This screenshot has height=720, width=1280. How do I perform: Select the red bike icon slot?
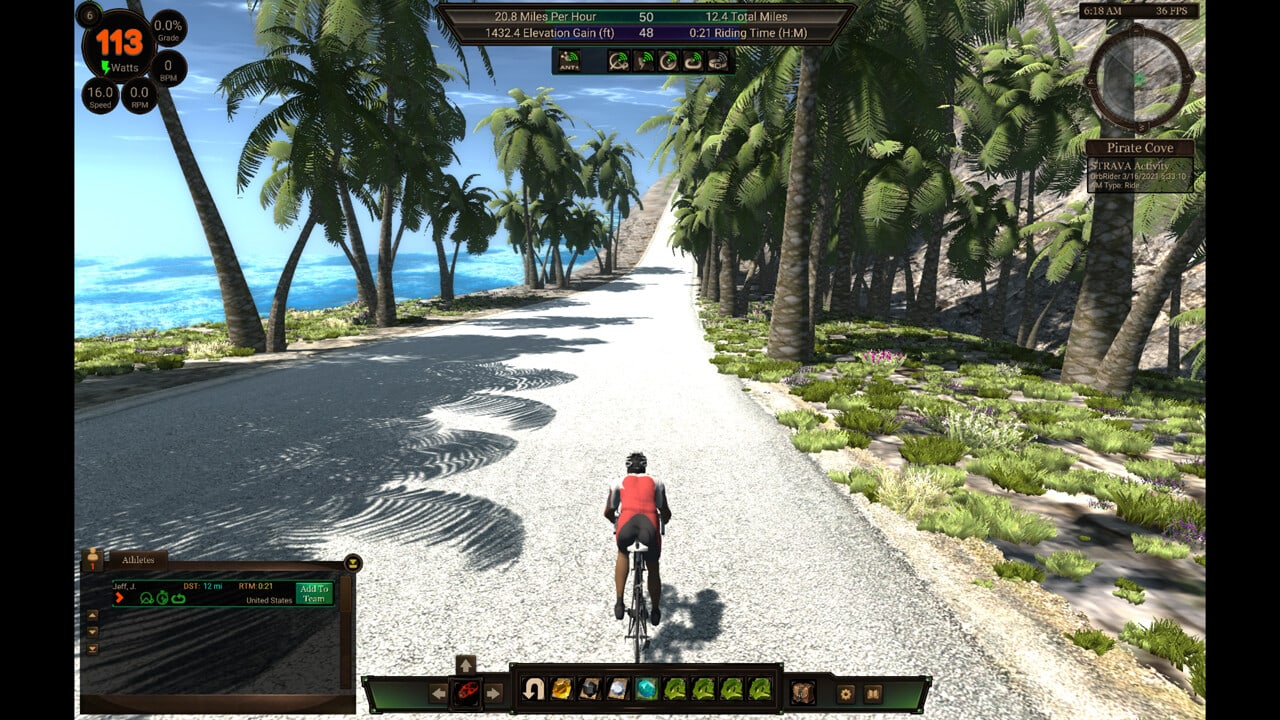tap(466, 692)
